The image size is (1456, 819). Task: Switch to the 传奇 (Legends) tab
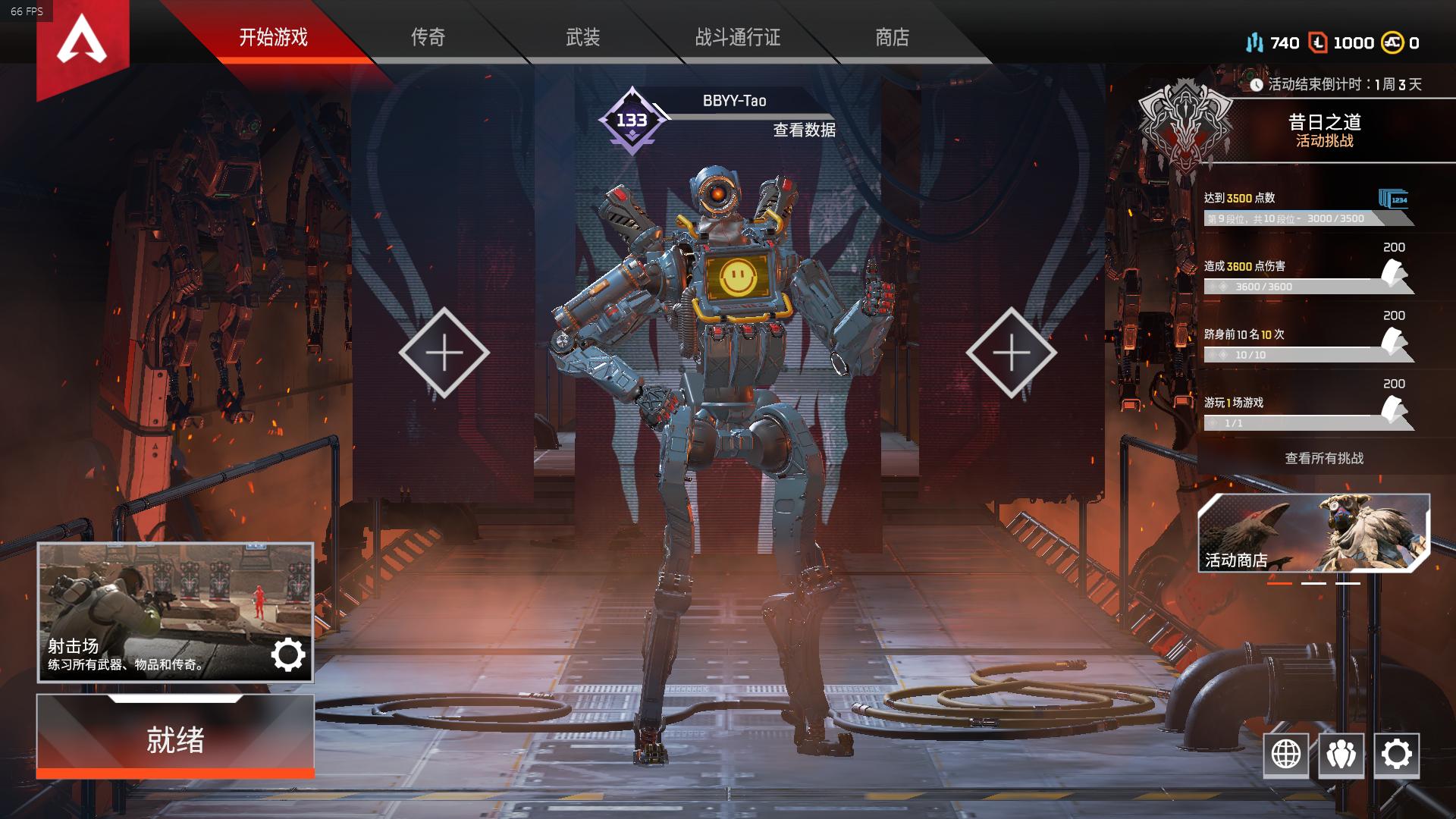428,37
